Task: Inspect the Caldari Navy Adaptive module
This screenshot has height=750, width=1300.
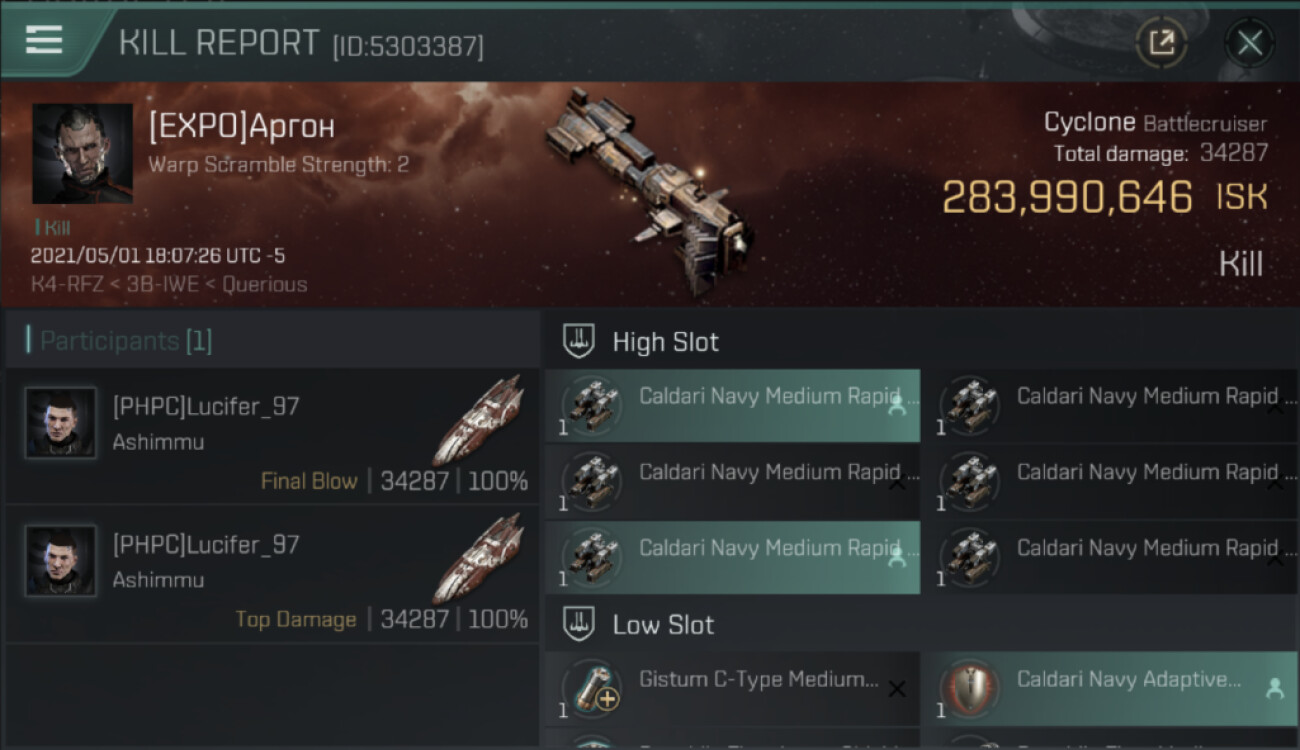Action: (1109, 688)
